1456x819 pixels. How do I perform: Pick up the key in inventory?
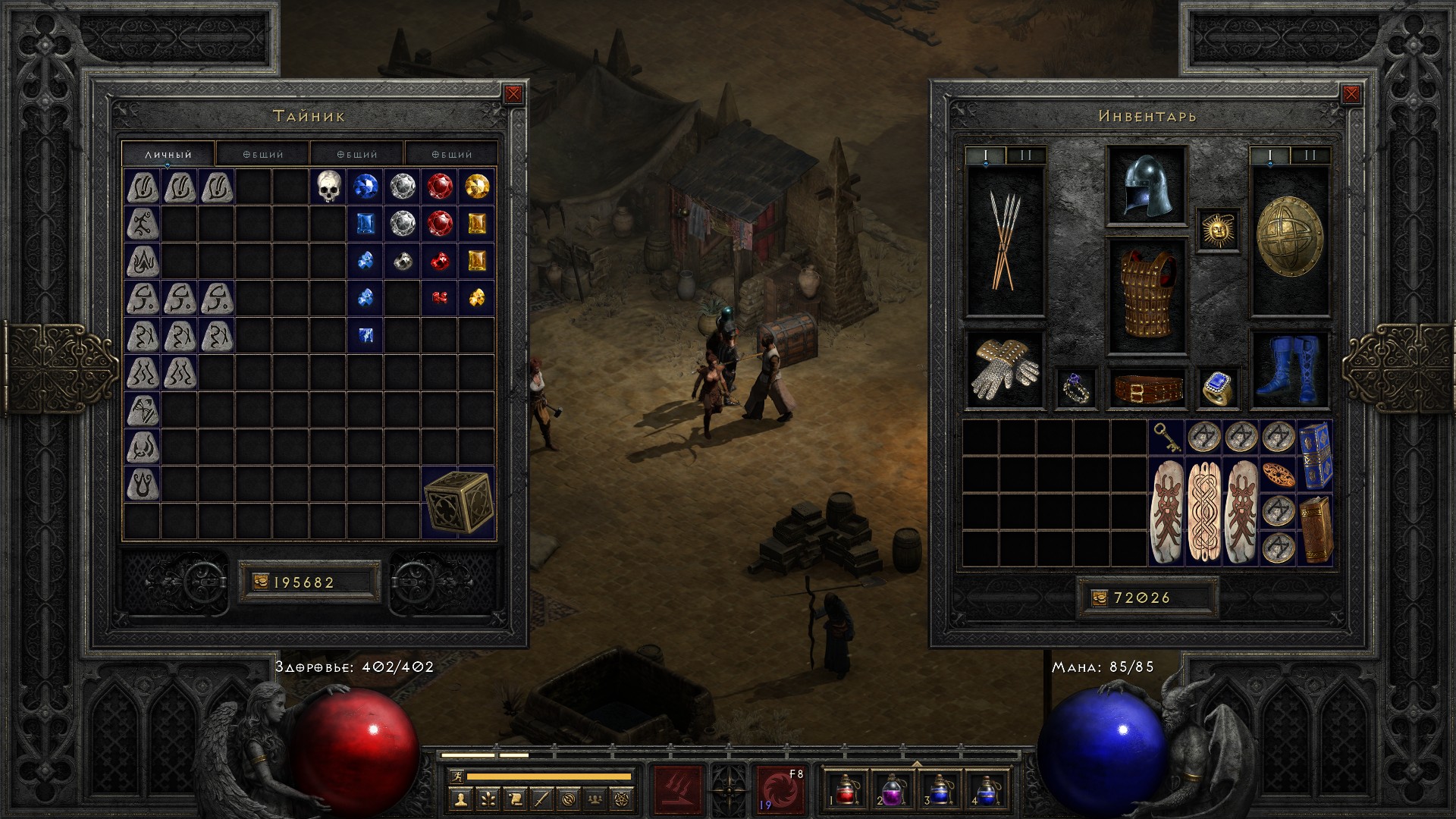click(x=1166, y=438)
